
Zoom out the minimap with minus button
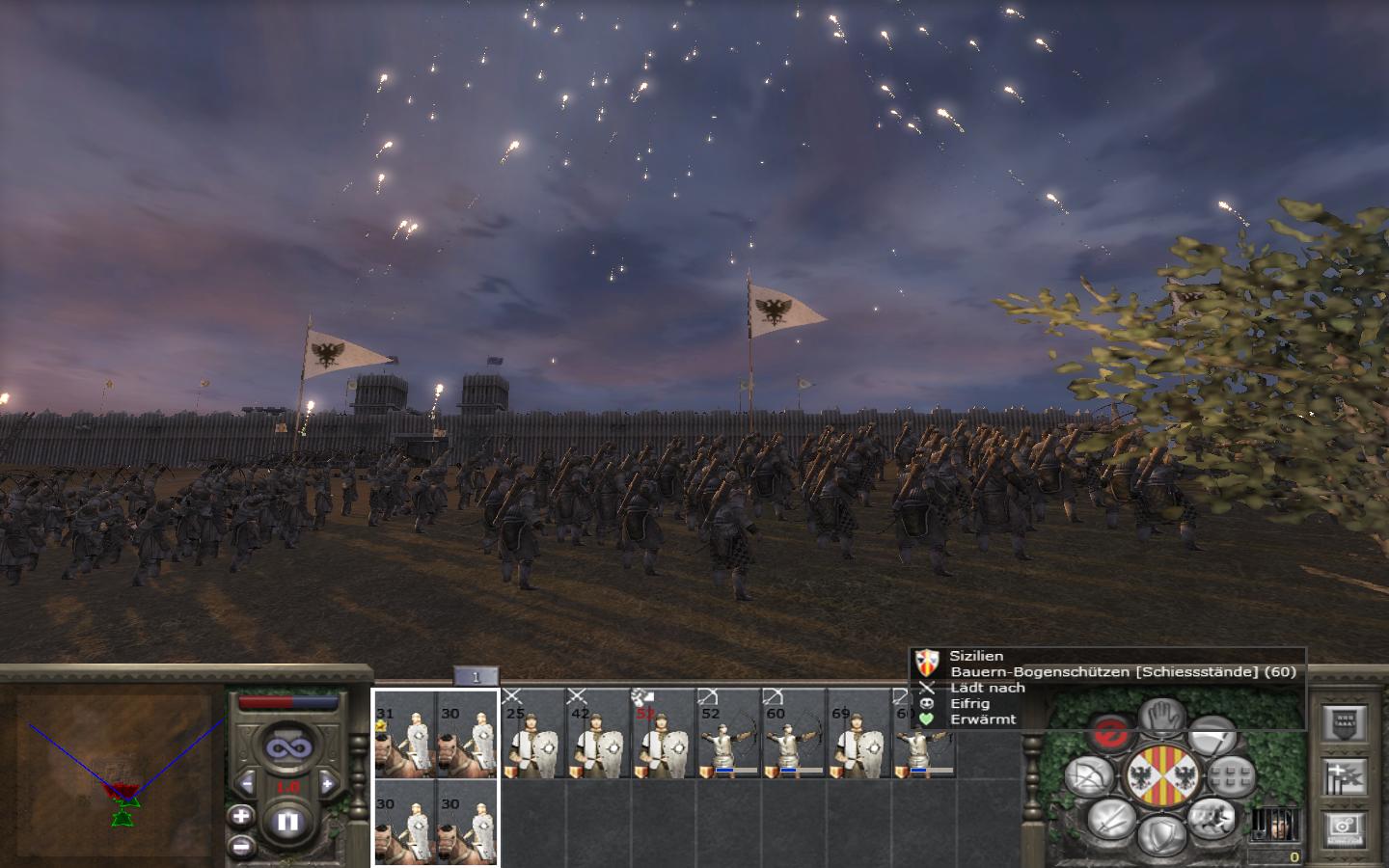pos(241,846)
